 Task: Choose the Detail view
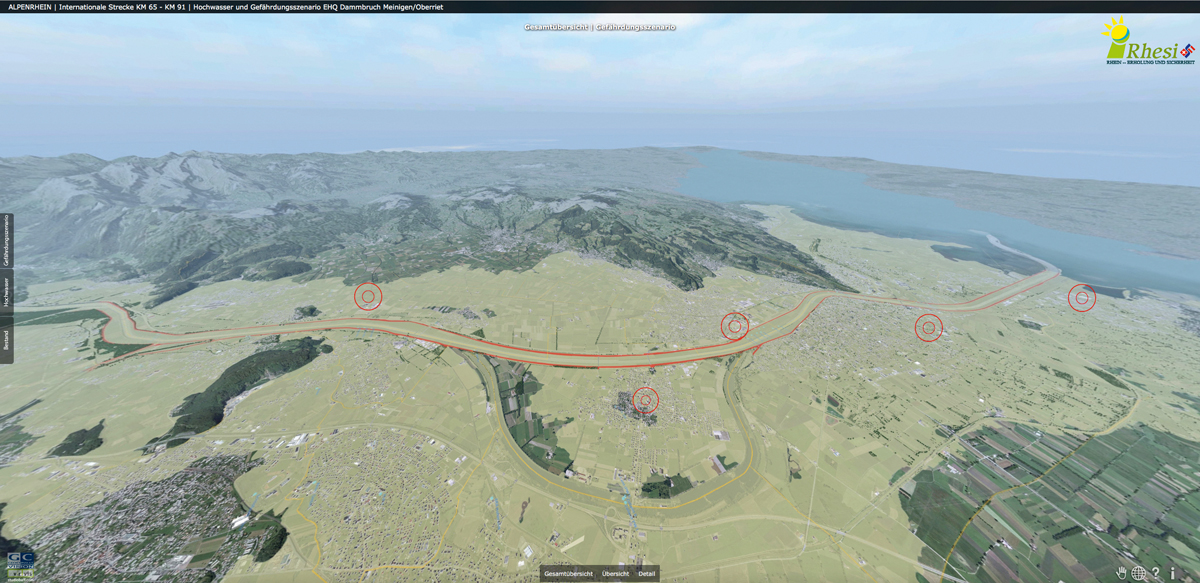coord(647,574)
